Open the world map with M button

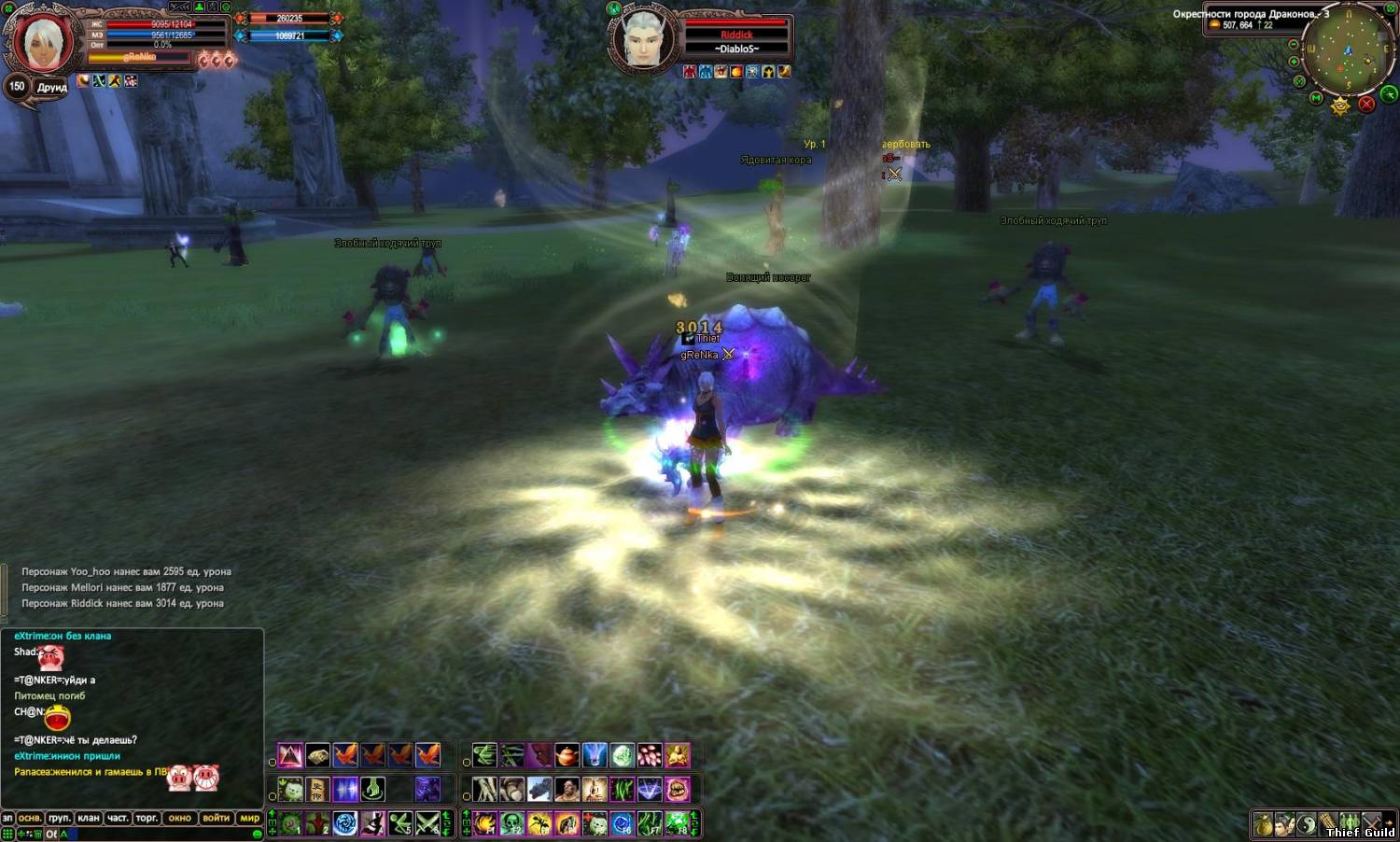point(1317,97)
